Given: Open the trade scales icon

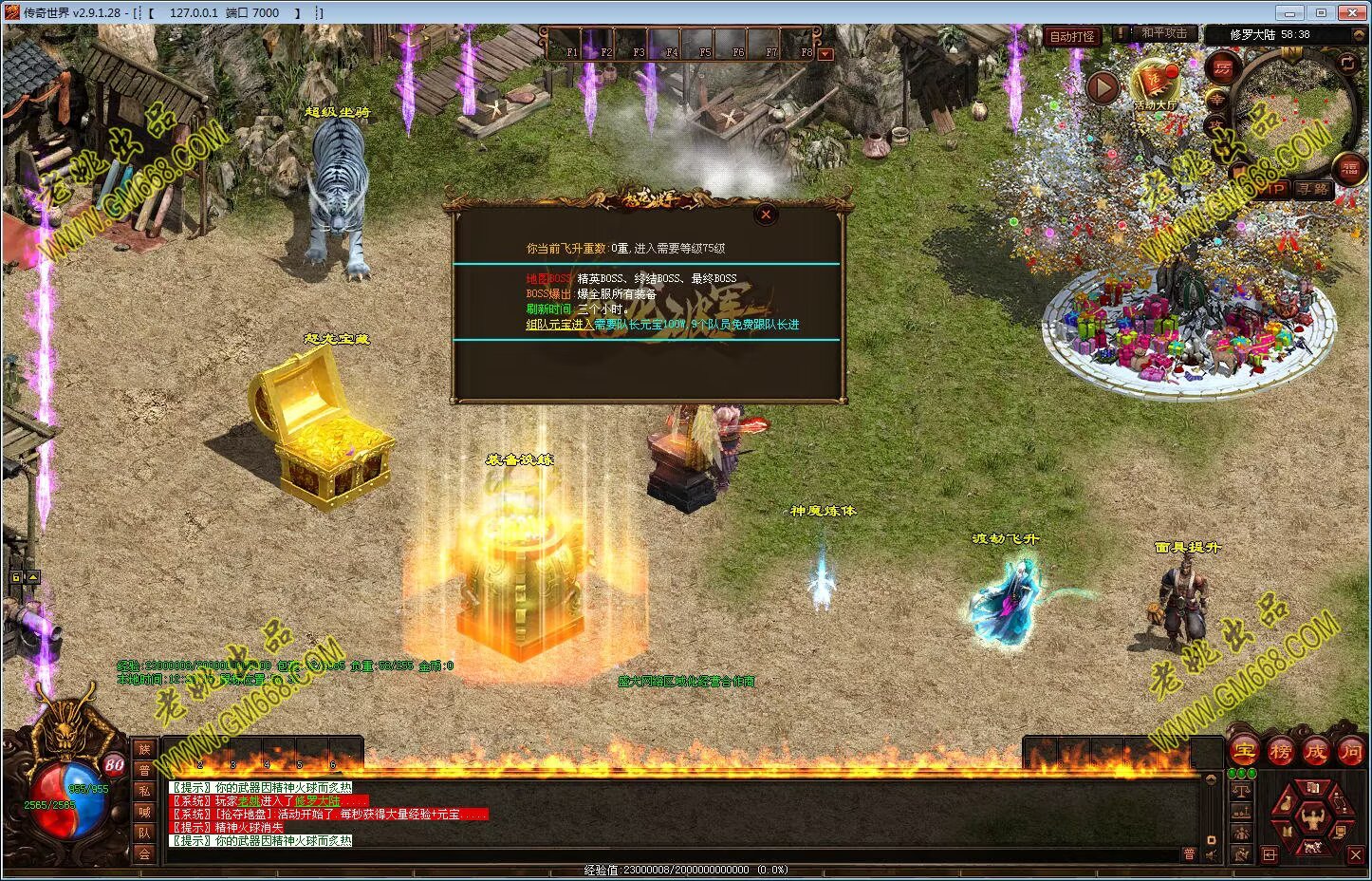Looking at the screenshot, I should [1242, 790].
